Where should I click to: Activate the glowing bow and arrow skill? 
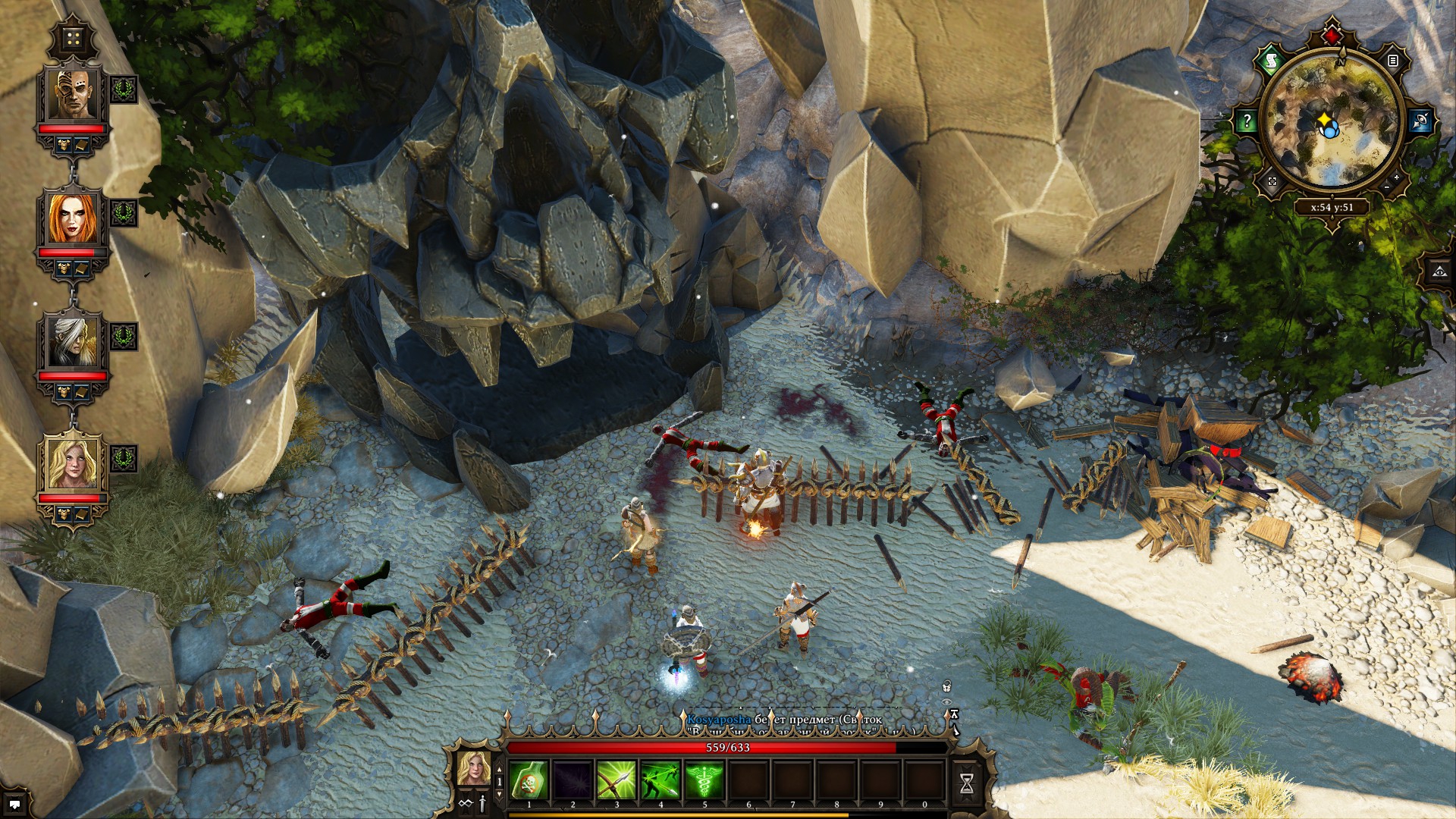(617, 781)
